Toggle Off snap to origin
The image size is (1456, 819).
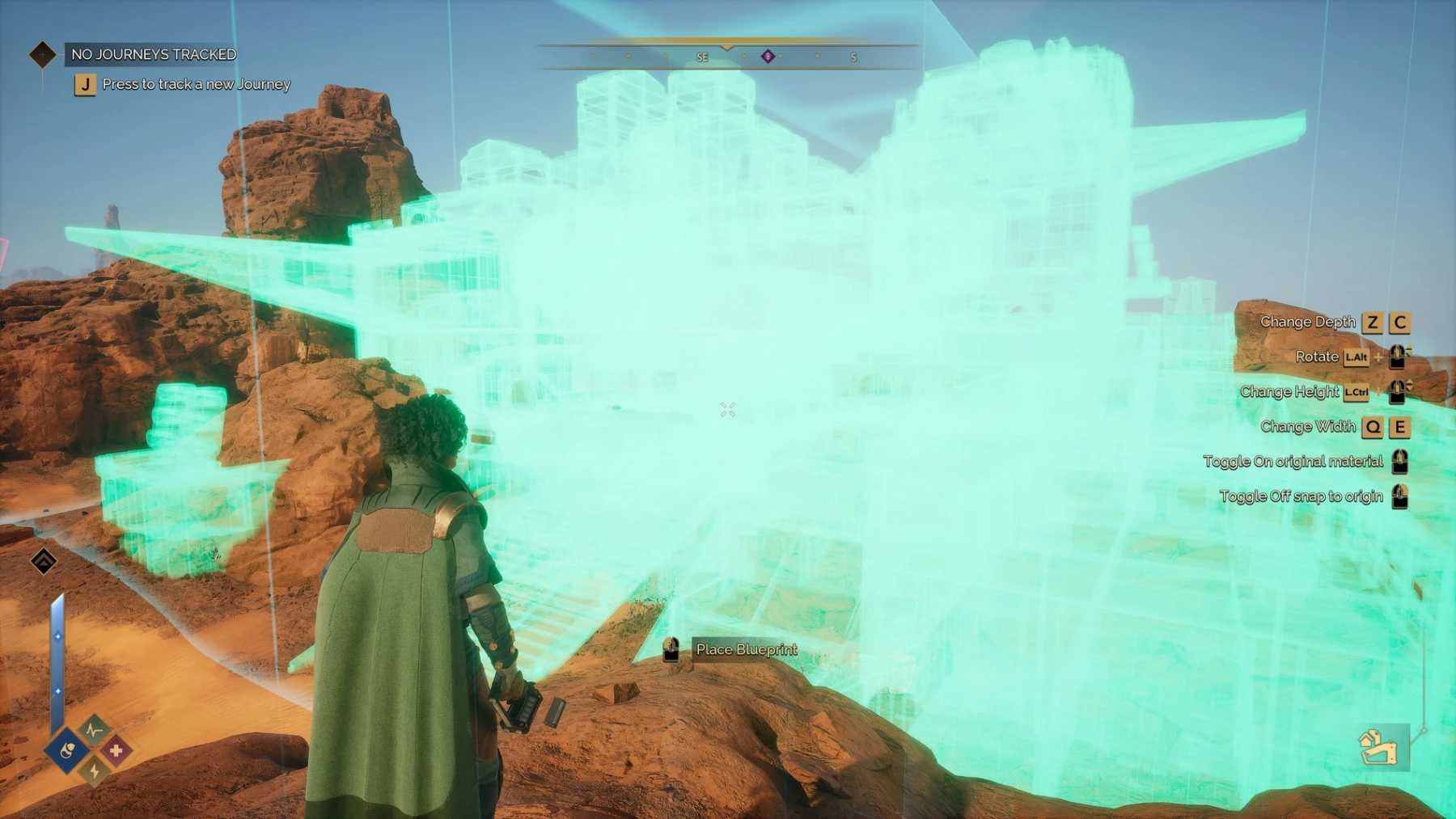point(1399,496)
